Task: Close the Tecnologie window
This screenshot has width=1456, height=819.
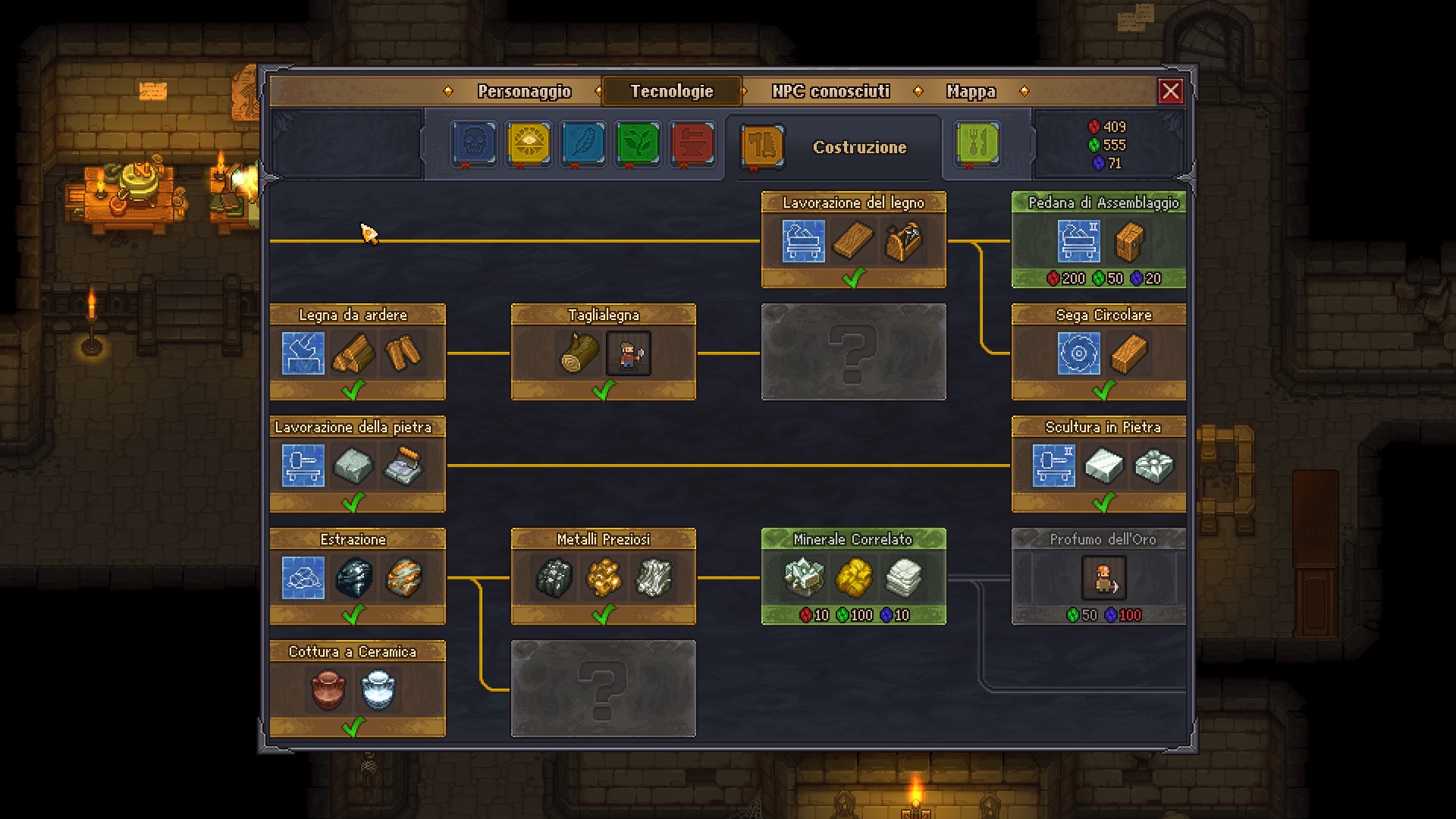Action: (x=1171, y=91)
